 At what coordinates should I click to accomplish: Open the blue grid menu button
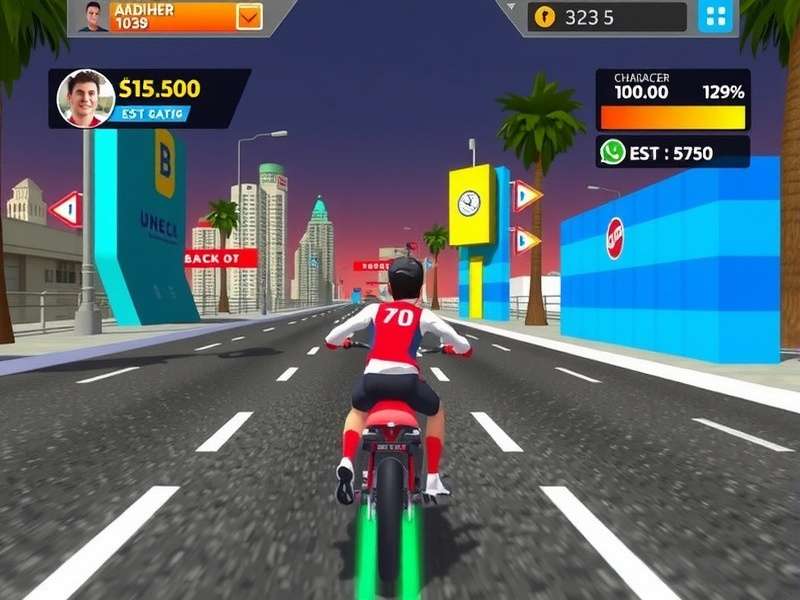[x=715, y=16]
